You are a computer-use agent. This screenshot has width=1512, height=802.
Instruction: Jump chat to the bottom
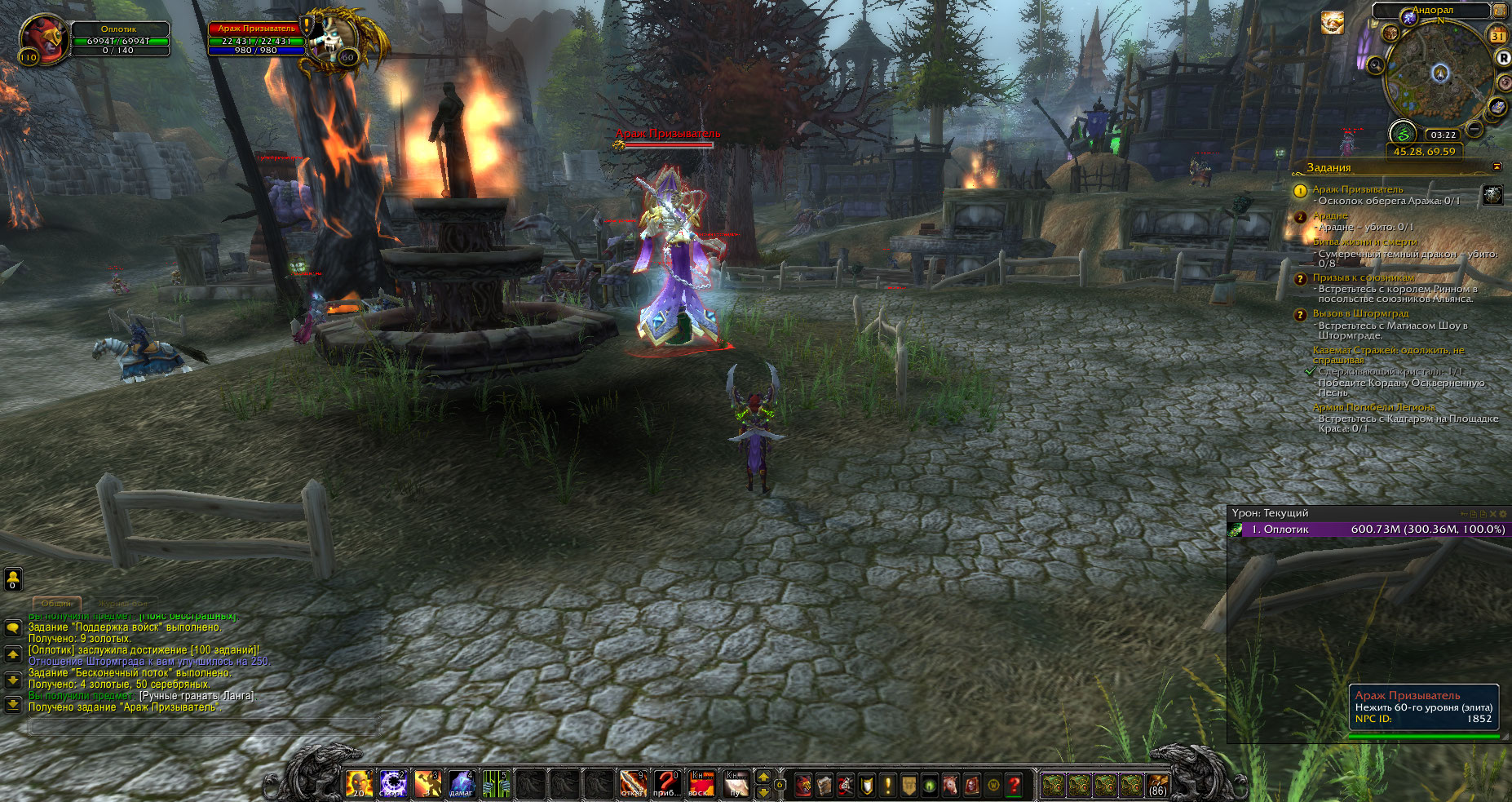(x=13, y=704)
